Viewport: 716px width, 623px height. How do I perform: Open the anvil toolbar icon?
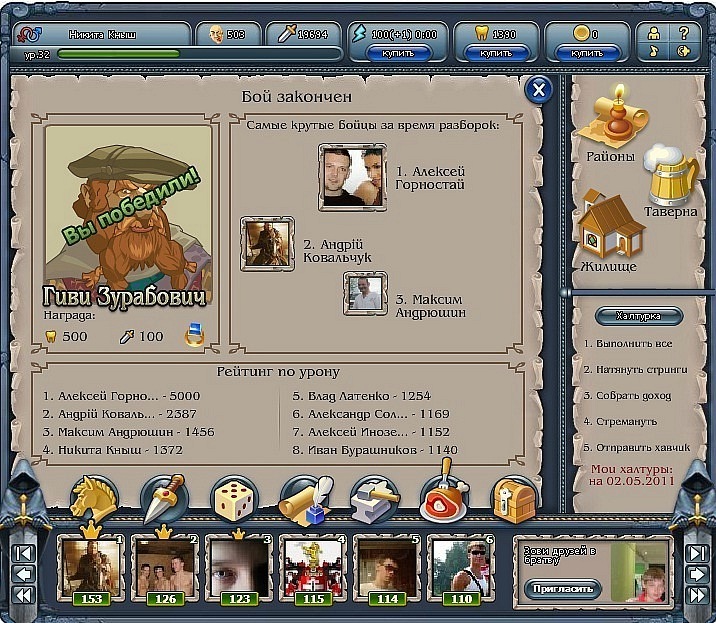coord(374,498)
